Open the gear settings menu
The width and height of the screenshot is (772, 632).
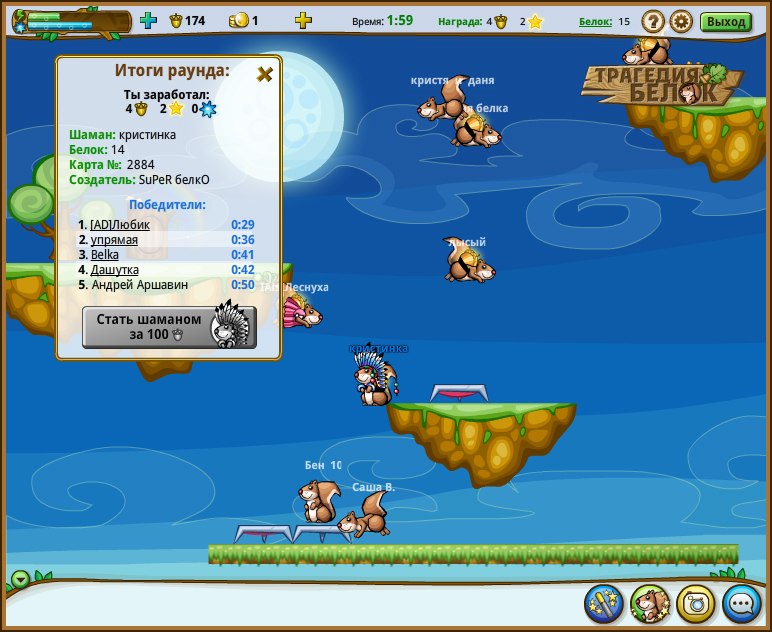pyautogui.click(x=681, y=21)
